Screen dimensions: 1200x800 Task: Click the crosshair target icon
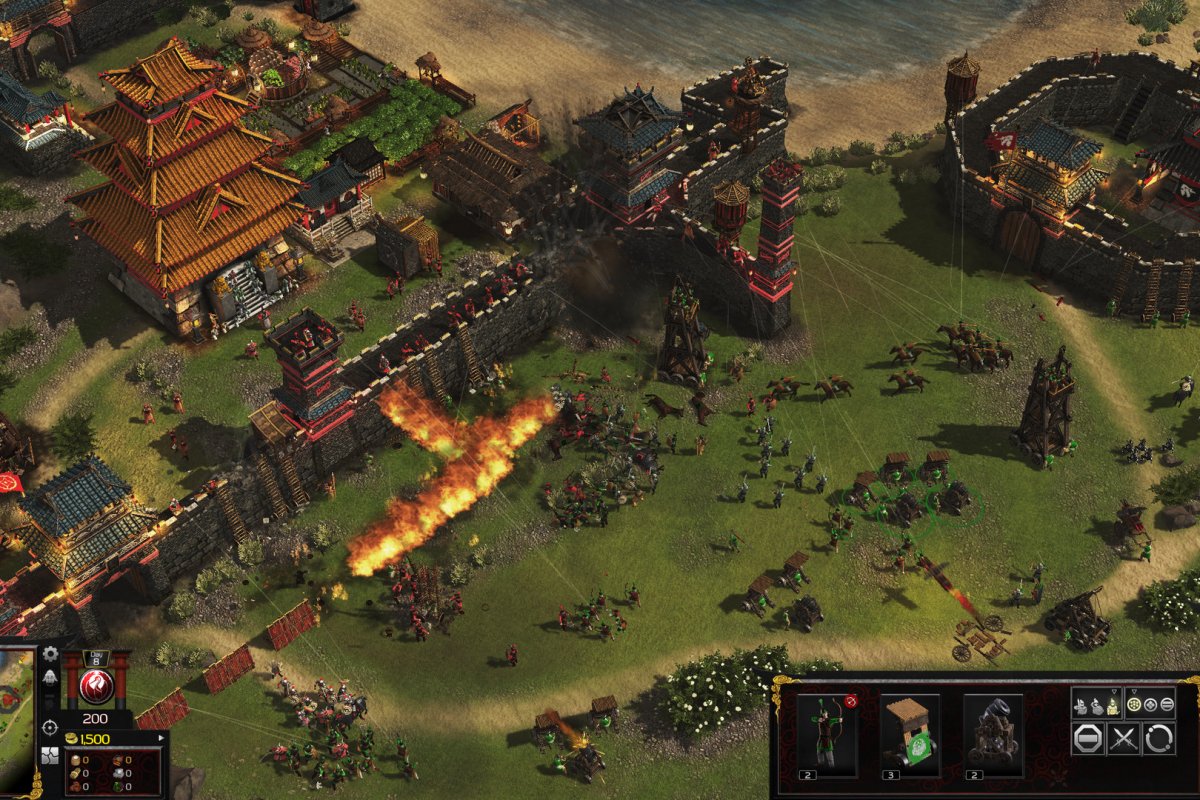50,726
